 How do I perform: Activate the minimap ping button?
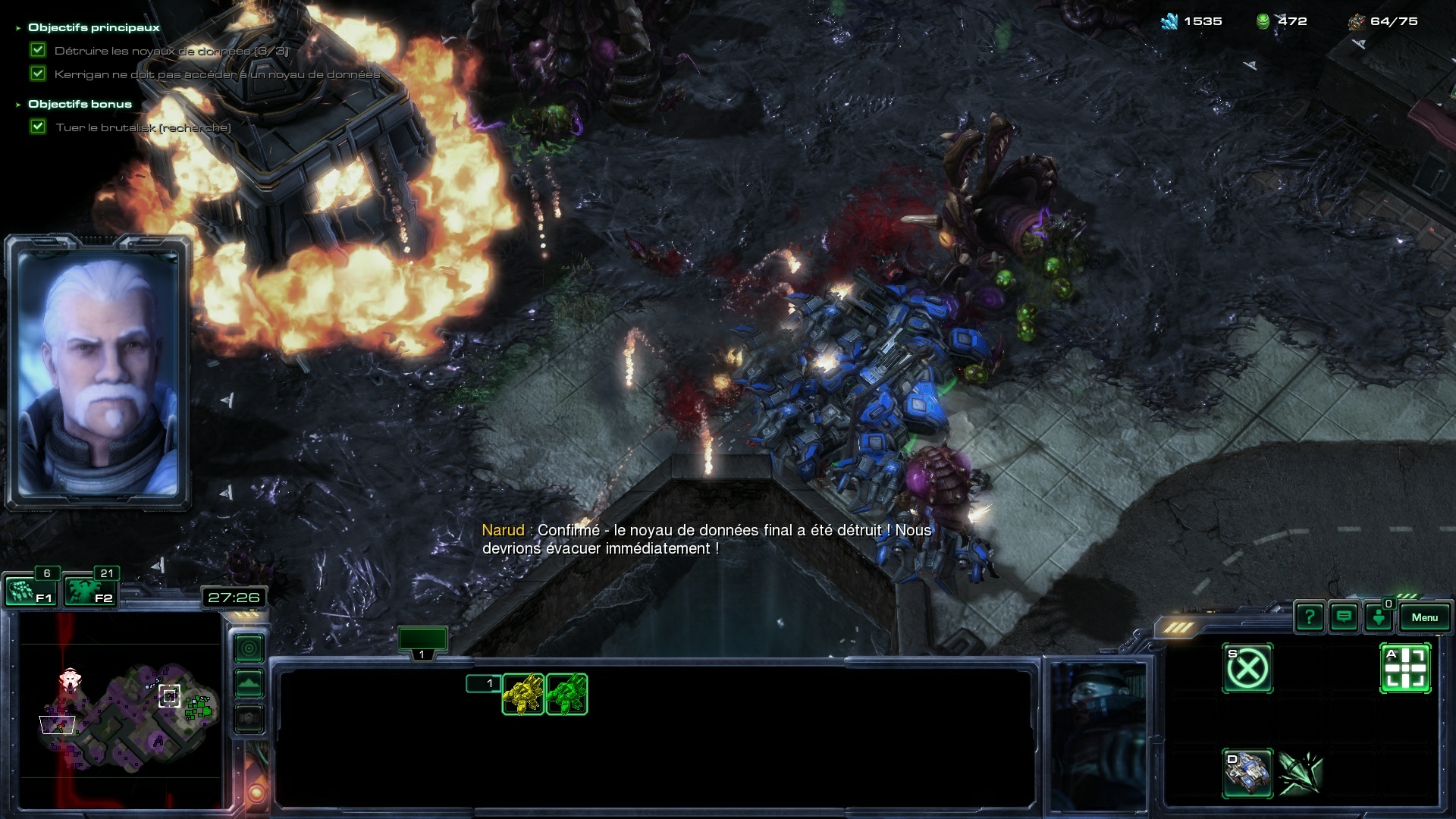[x=249, y=648]
